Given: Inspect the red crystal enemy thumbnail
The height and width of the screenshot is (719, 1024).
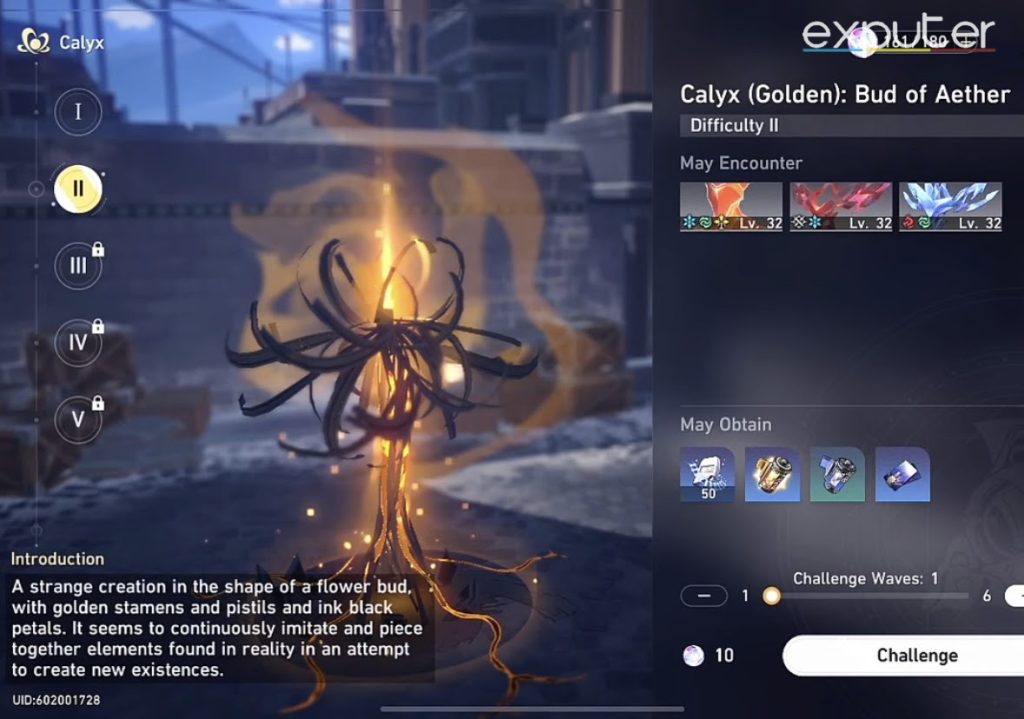Looking at the screenshot, I should [841, 207].
